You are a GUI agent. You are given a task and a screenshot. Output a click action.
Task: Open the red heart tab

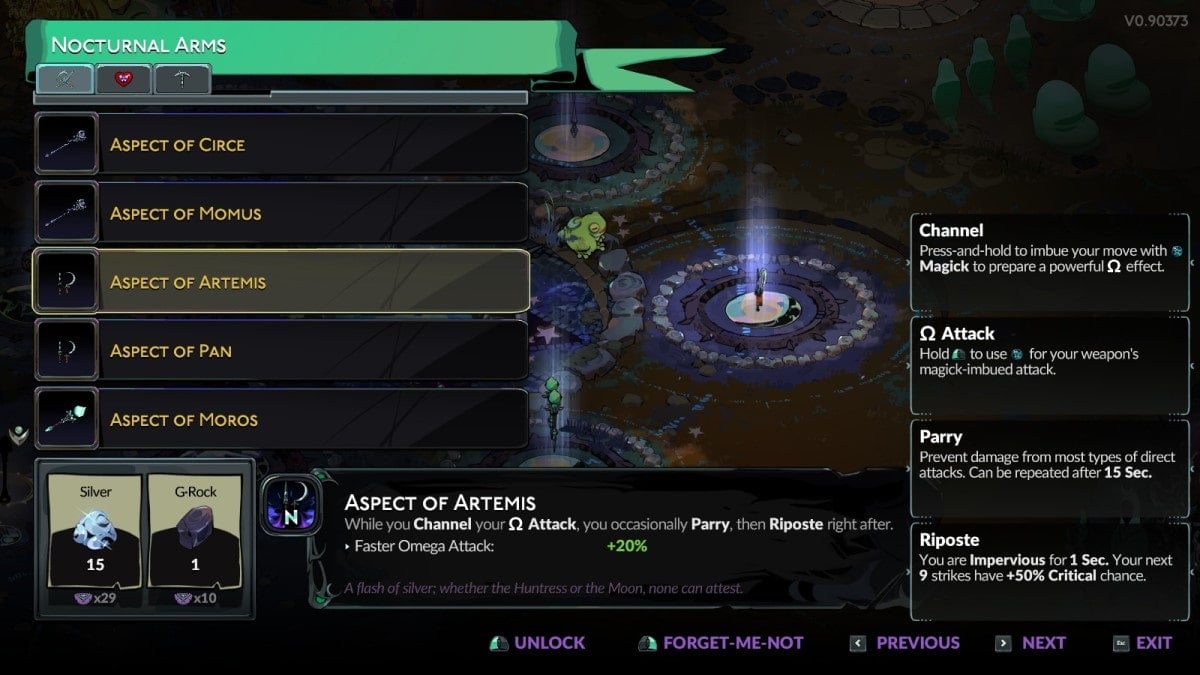124,79
